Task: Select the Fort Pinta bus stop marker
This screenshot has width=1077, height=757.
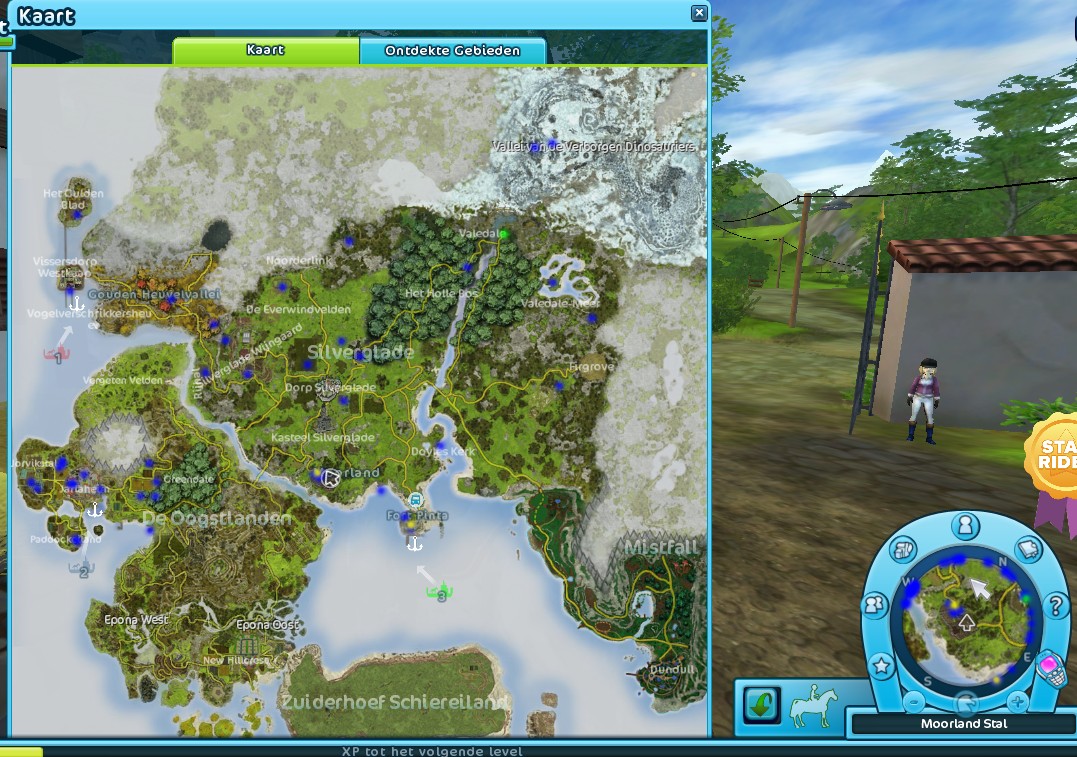Action: click(x=415, y=500)
